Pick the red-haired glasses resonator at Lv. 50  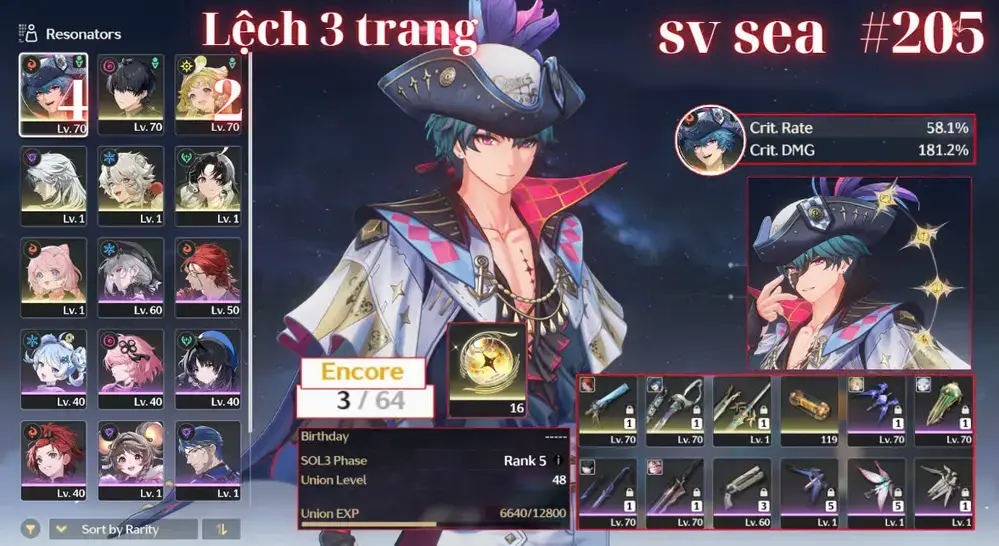[208, 277]
